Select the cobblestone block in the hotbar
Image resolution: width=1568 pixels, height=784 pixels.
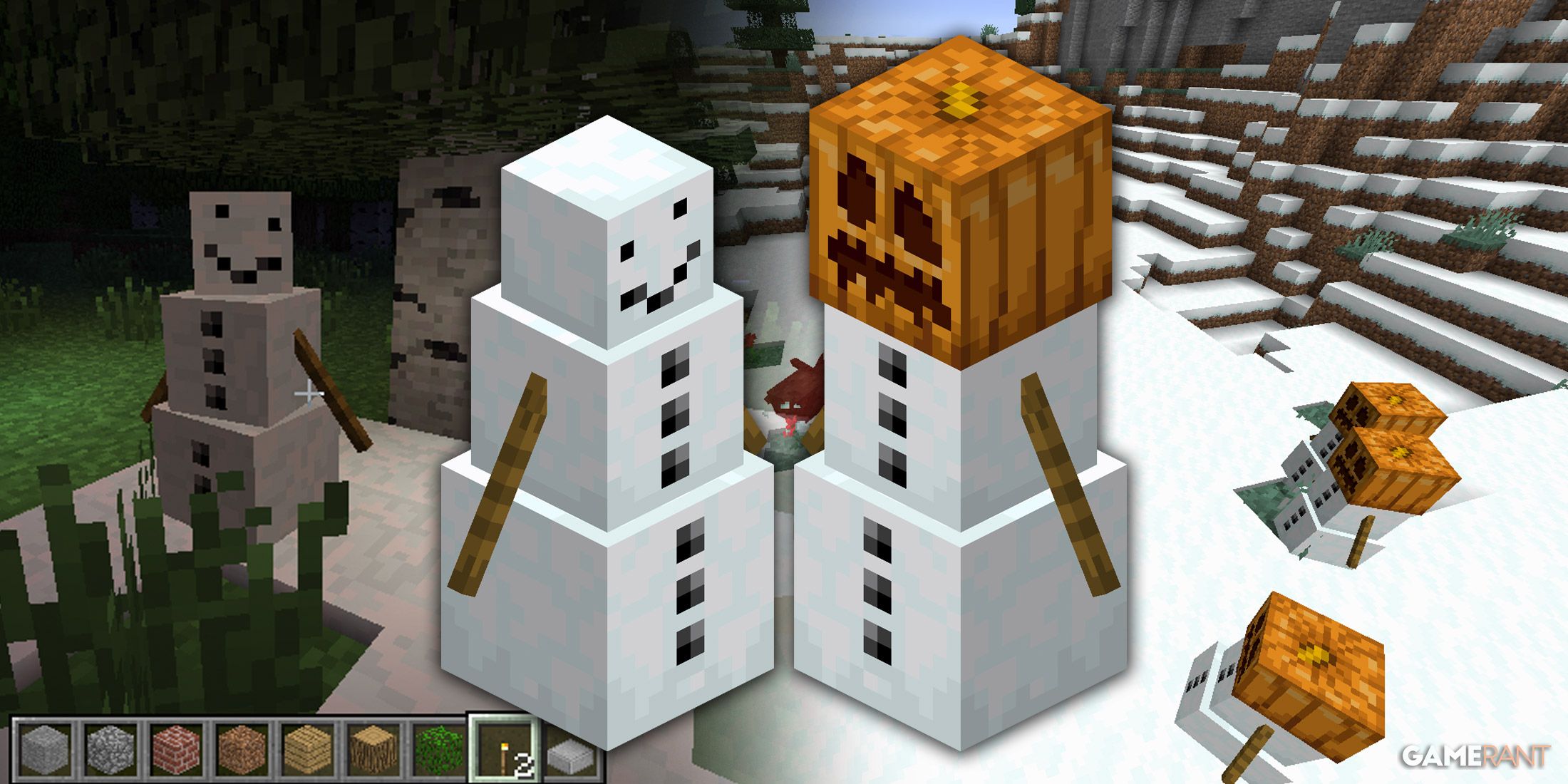(110, 748)
